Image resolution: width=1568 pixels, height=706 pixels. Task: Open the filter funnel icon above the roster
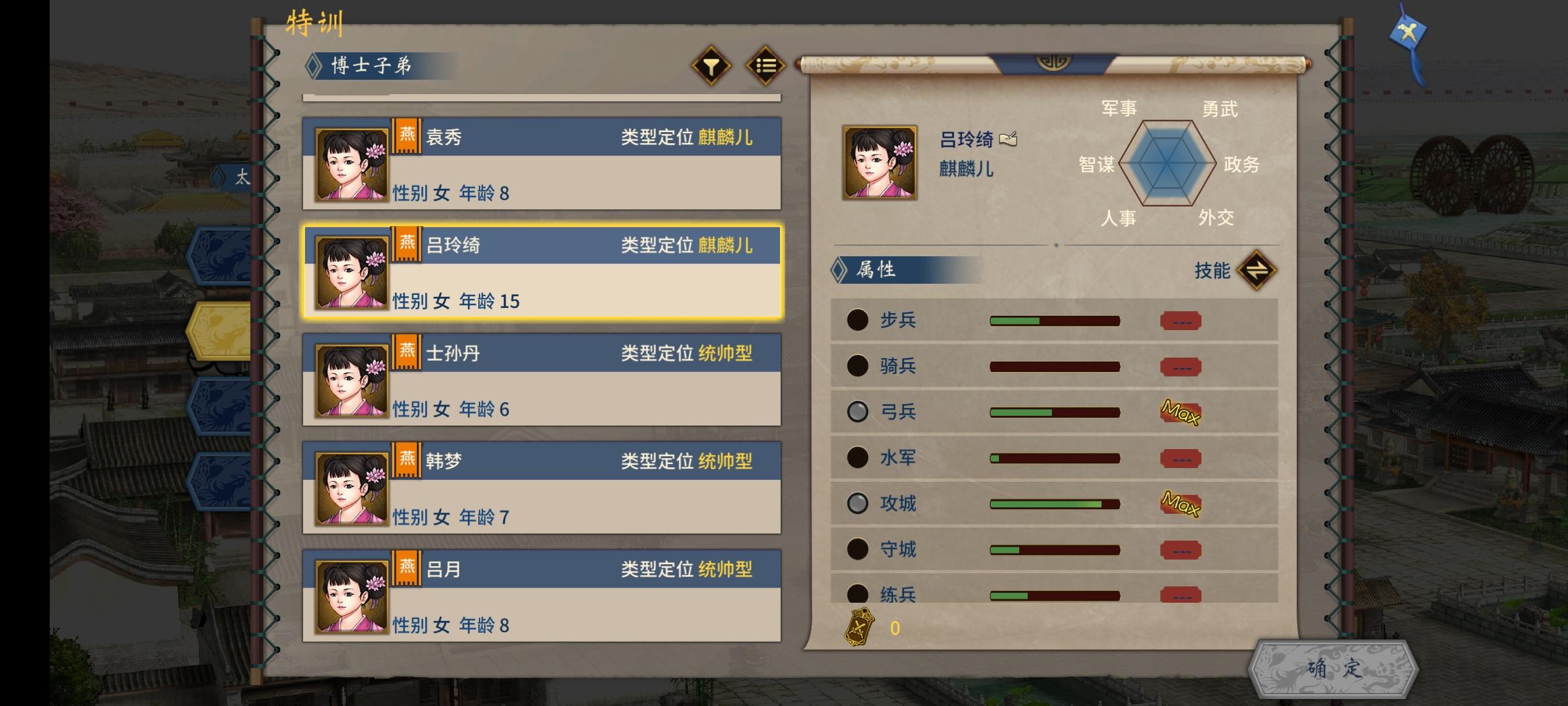click(x=712, y=65)
